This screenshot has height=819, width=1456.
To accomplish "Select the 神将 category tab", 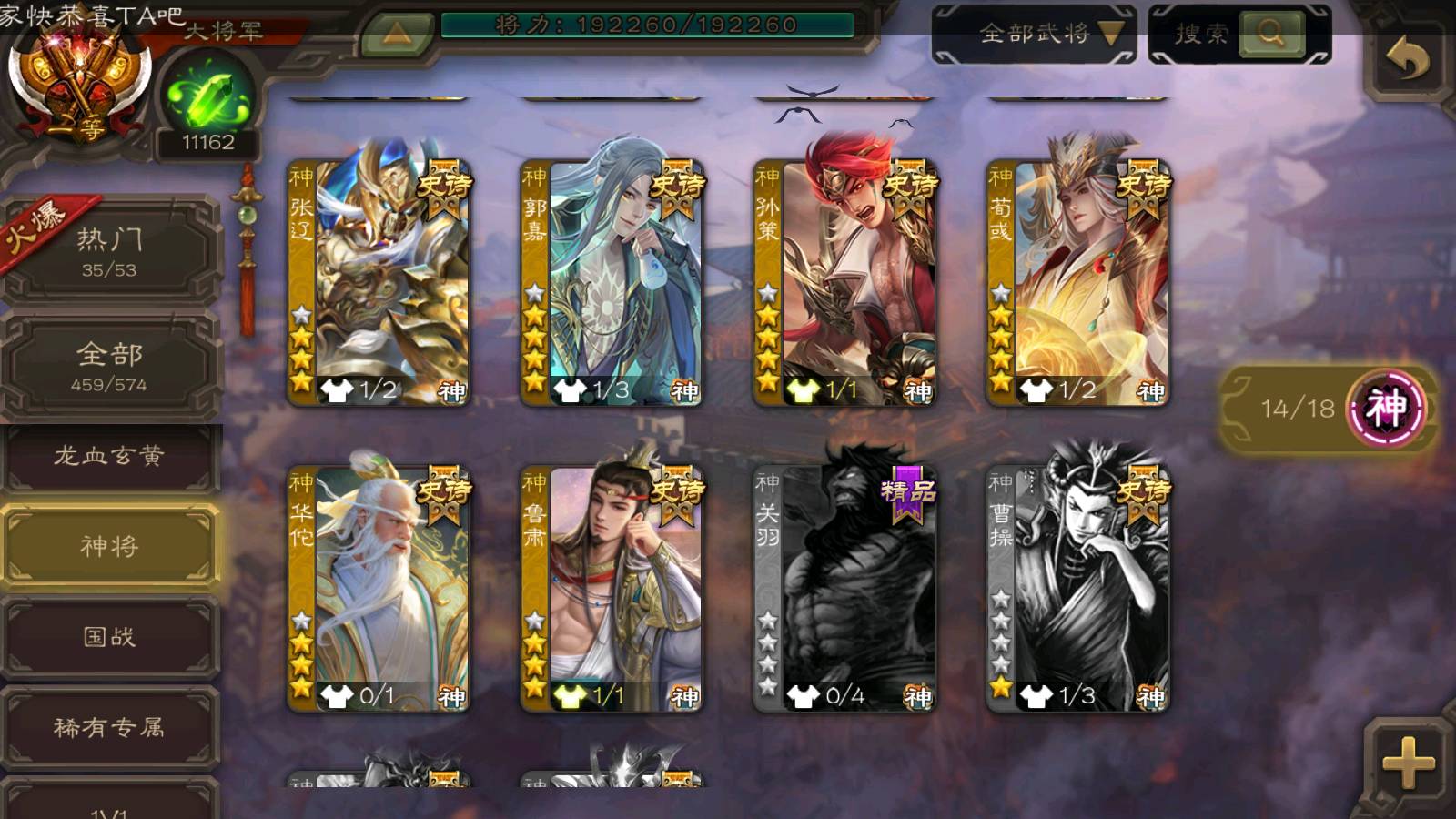I will coord(109,545).
